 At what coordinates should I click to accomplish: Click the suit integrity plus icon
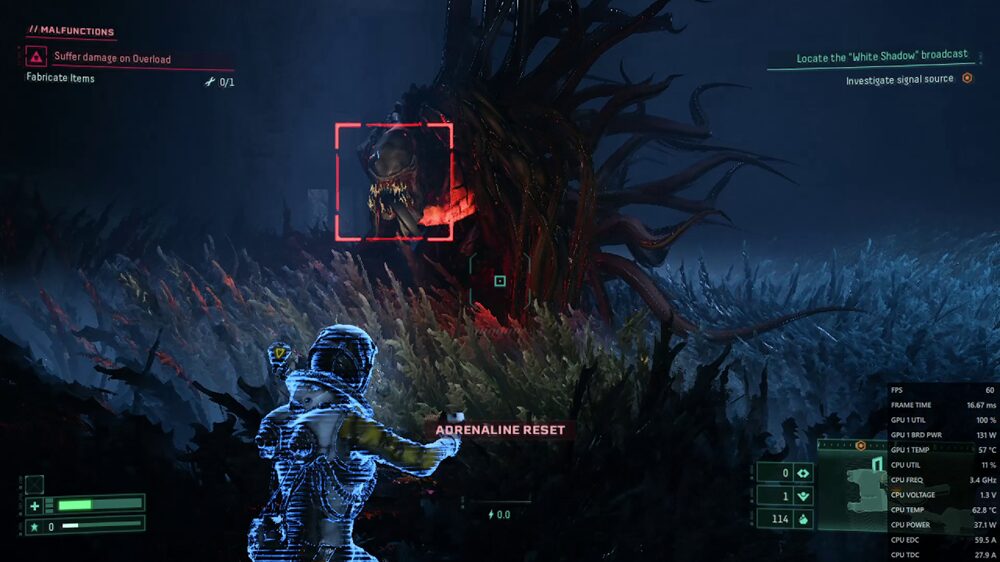tap(34, 505)
